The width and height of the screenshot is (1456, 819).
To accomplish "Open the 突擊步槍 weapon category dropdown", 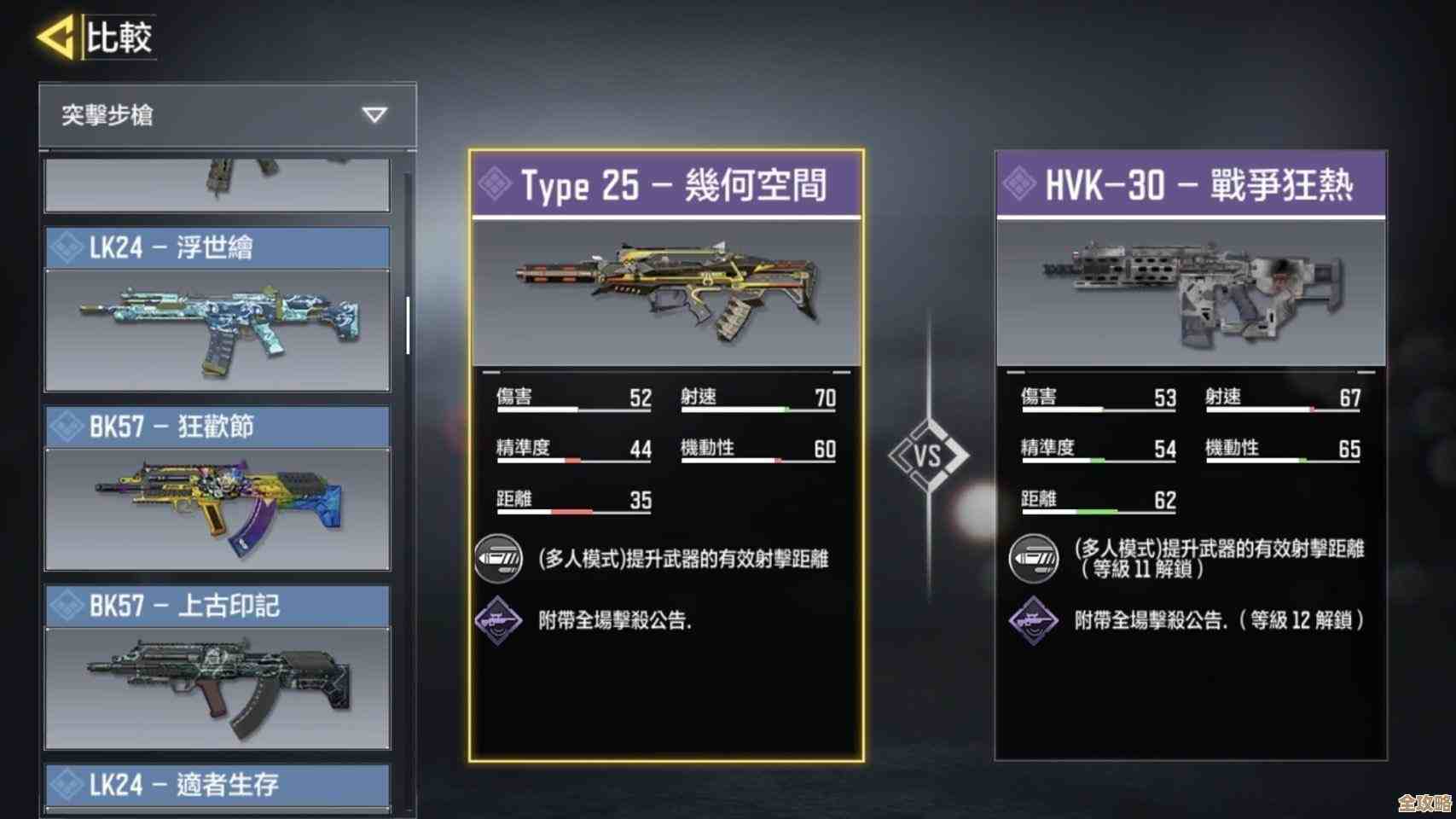I will tap(213, 117).
